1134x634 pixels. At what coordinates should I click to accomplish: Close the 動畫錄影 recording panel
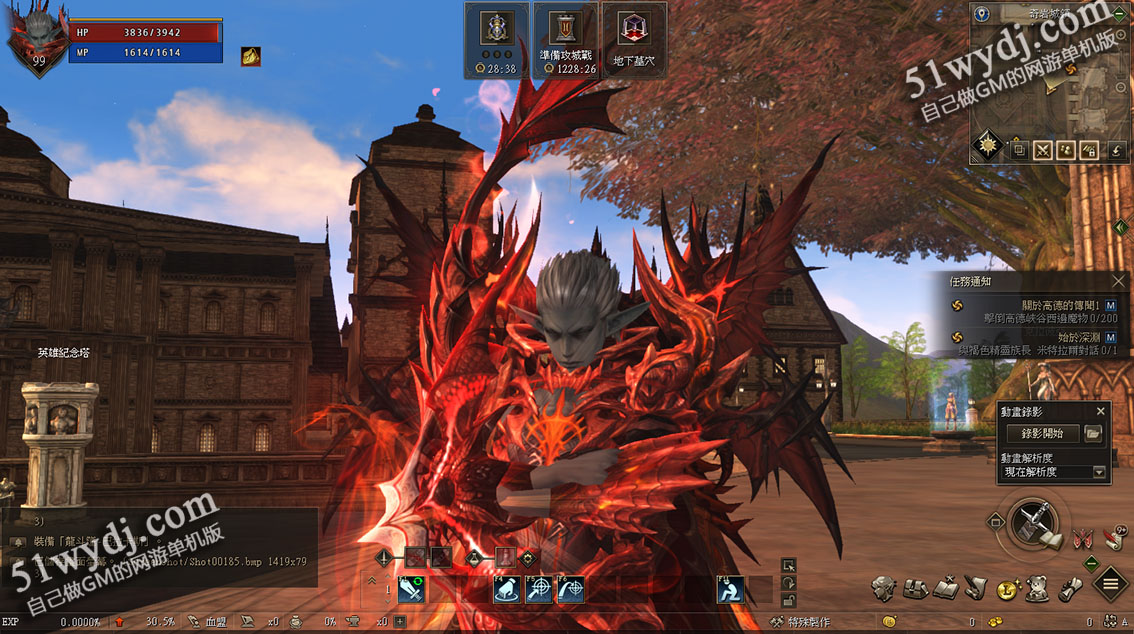[x=1101, y=411]
